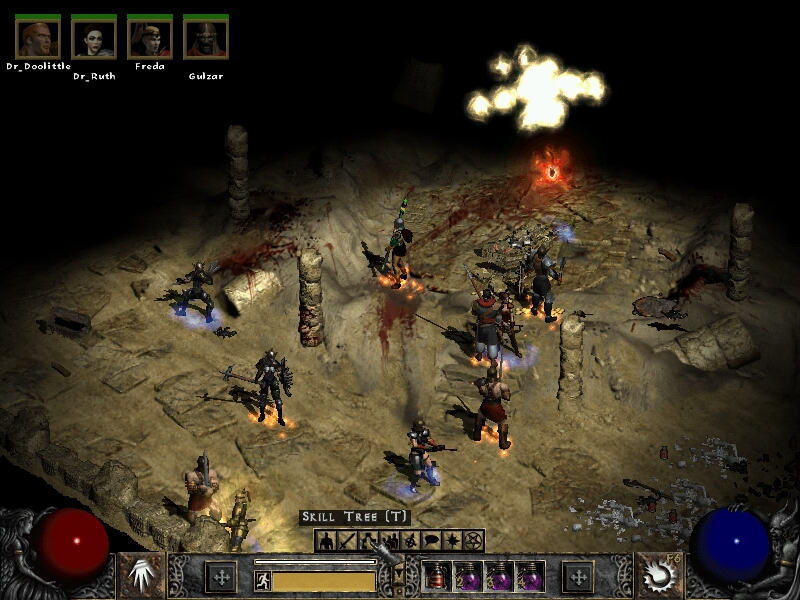The height and width of the screenshot is (600, 800).
Task: Open the message log speech bubble
Action: (x=431, y=541)
